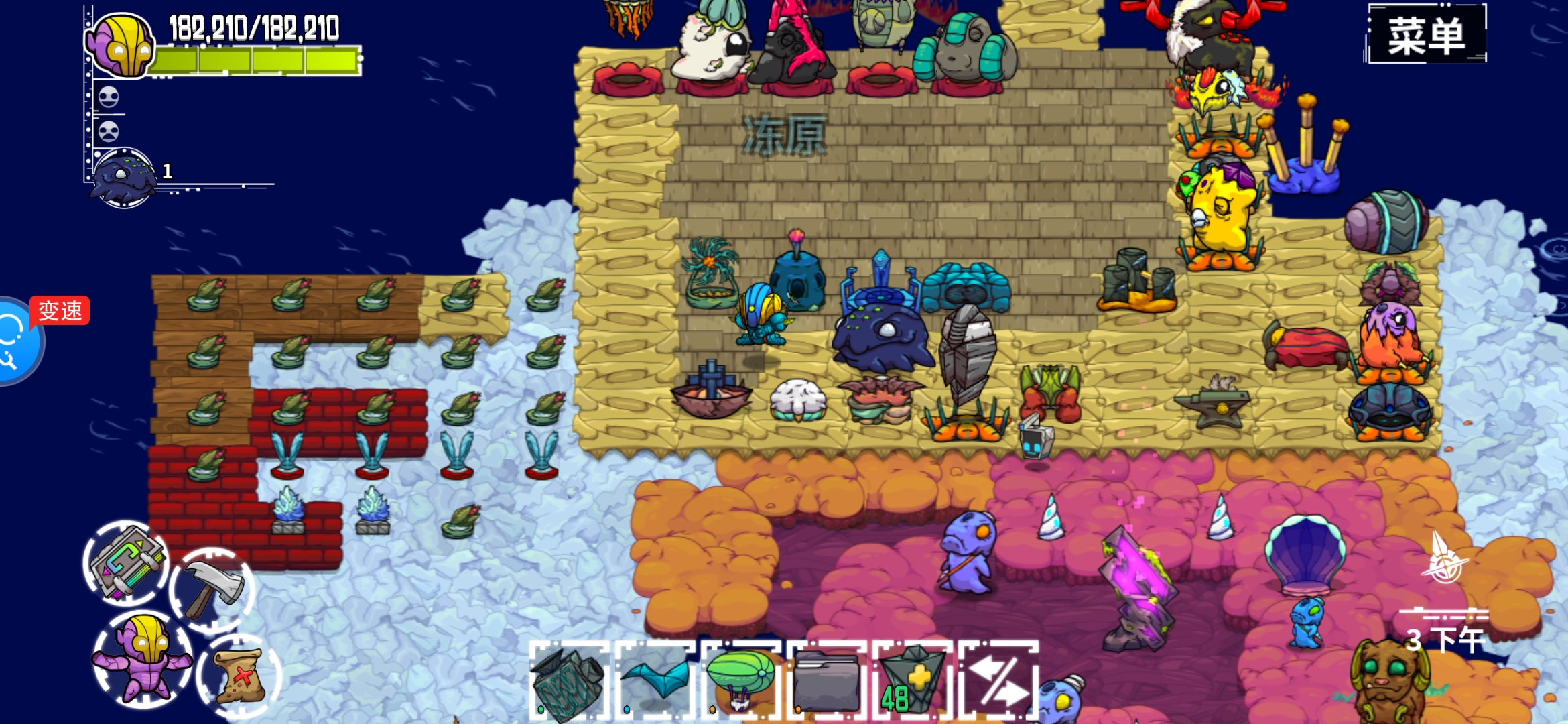Viewport: 1568px width, 724px height.
Task: Select the dark blue pet portrait
Action: pyautogui.click(x=123, y=177)
